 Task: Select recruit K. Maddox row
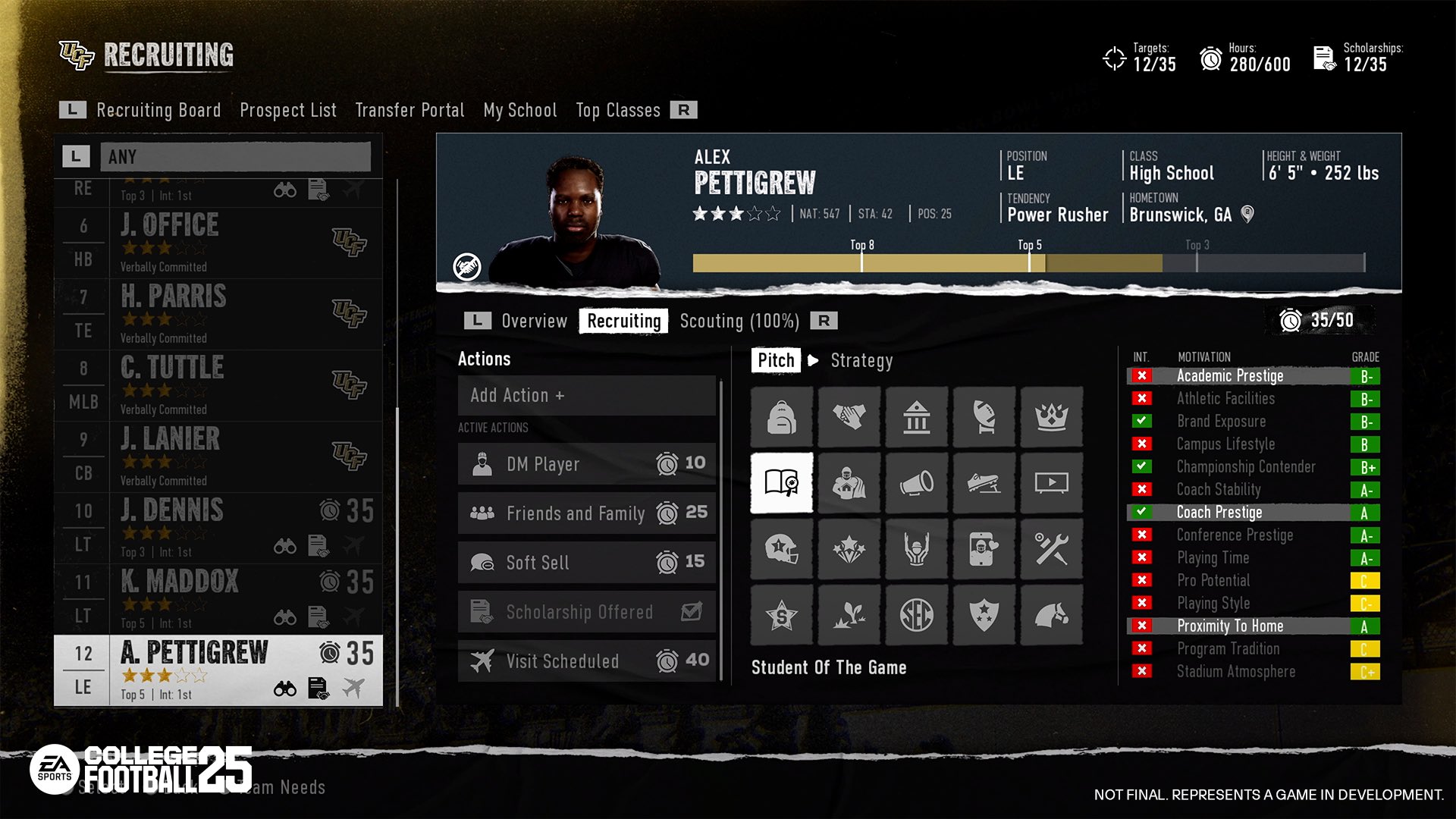point(218,599)
